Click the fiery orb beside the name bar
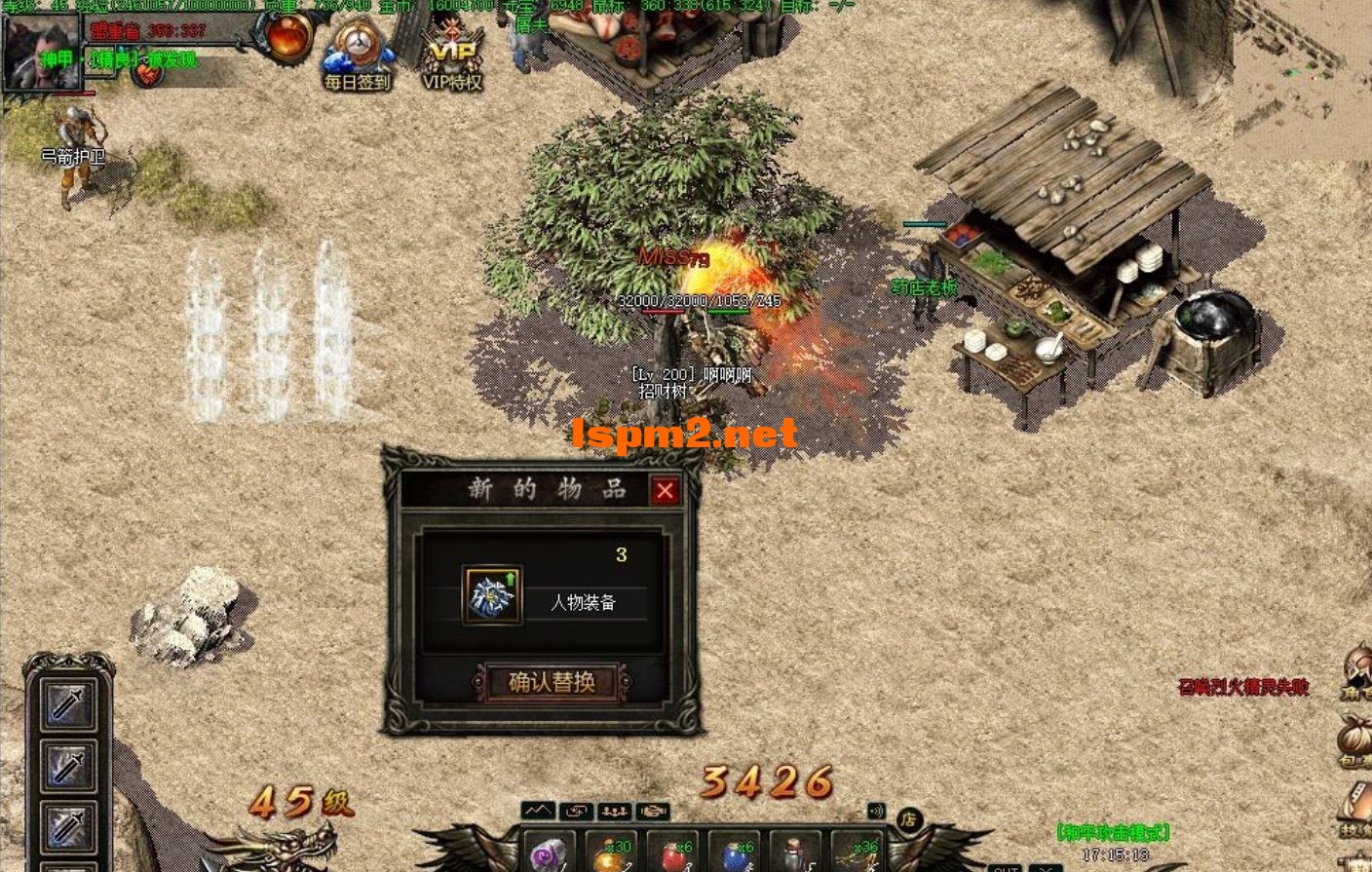Screen dimensions: 1372x872 [x=287, y=37]
